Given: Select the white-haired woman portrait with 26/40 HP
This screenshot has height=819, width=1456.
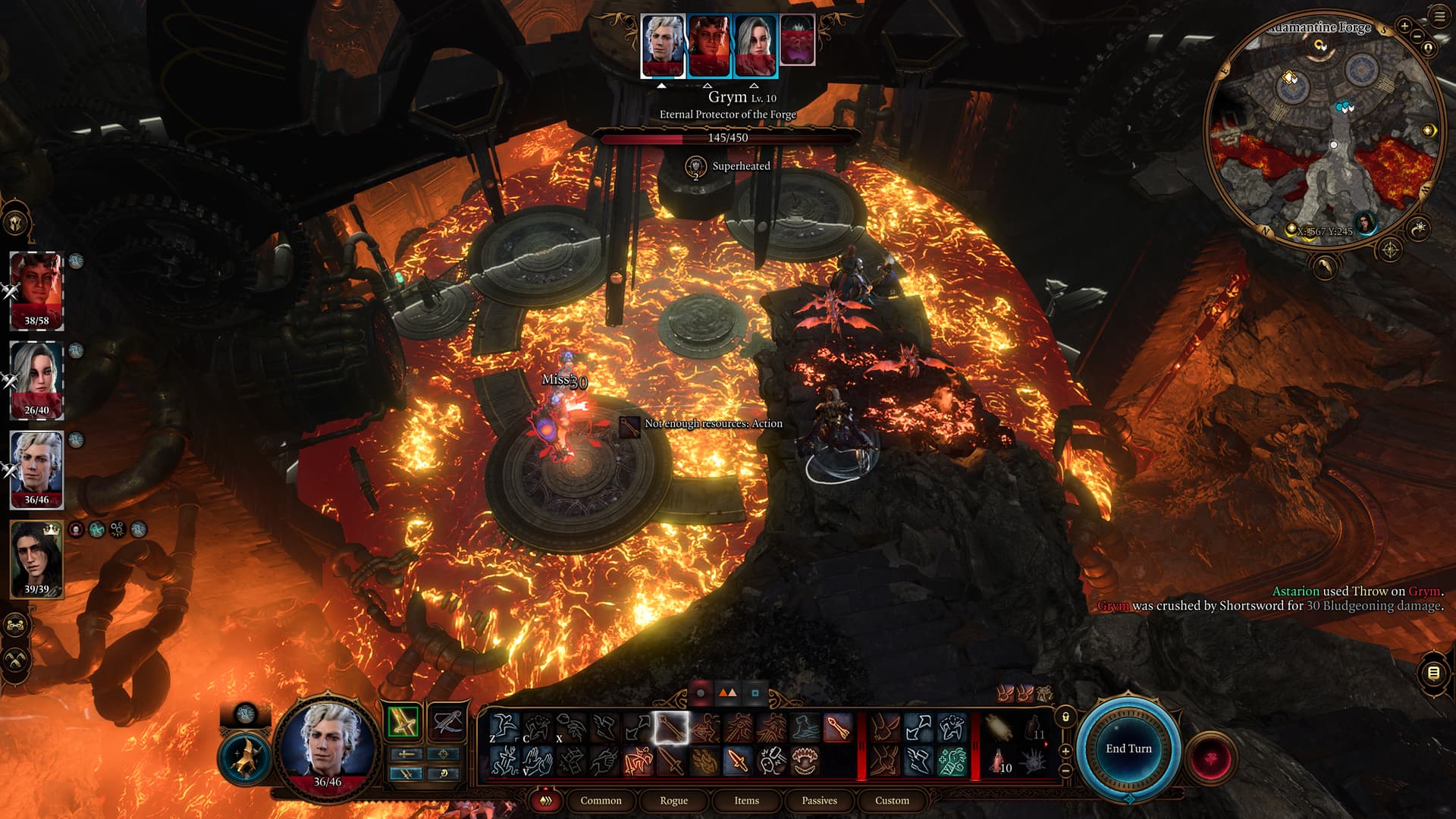Looking at the screenshot, I should tap(36, 380).
